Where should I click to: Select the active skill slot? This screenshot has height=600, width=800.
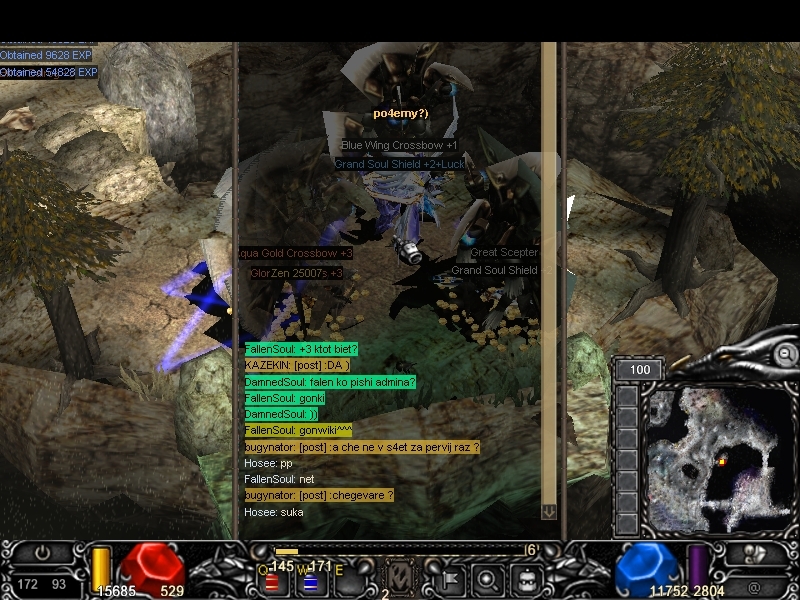(x=397, y=578)
